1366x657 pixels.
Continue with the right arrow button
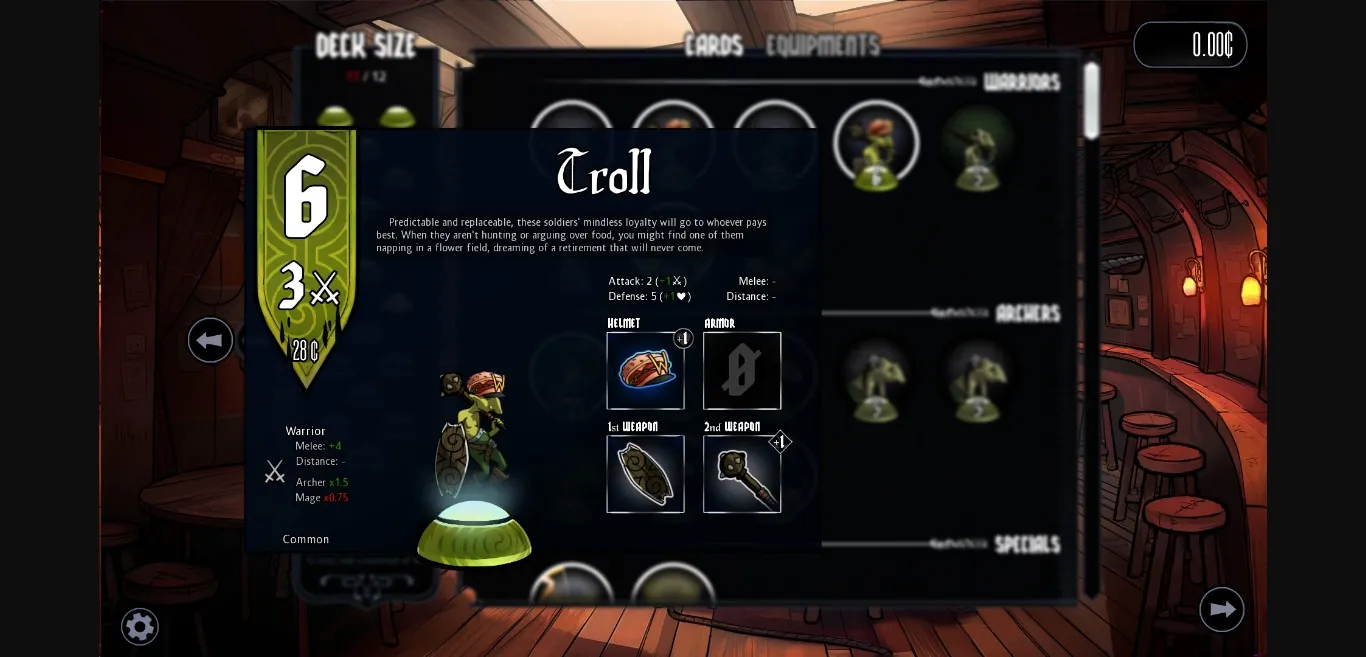(1221, 609)
